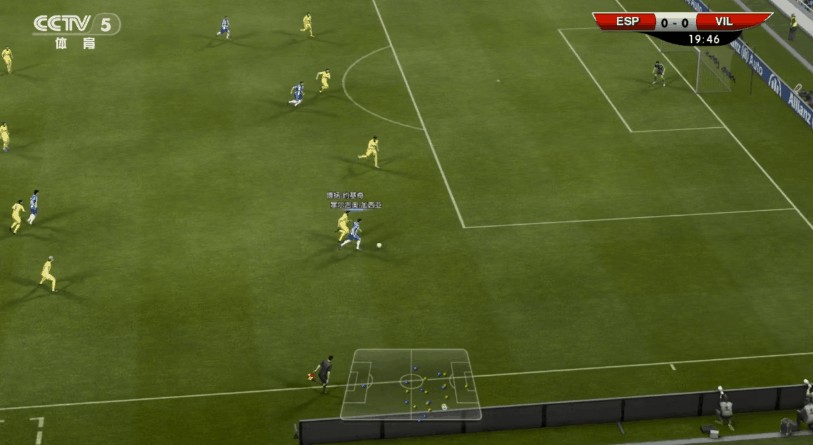Click the CCTV 5 channel logo
The height and width of the screenshot is (445, 813).
pos(76,30)
